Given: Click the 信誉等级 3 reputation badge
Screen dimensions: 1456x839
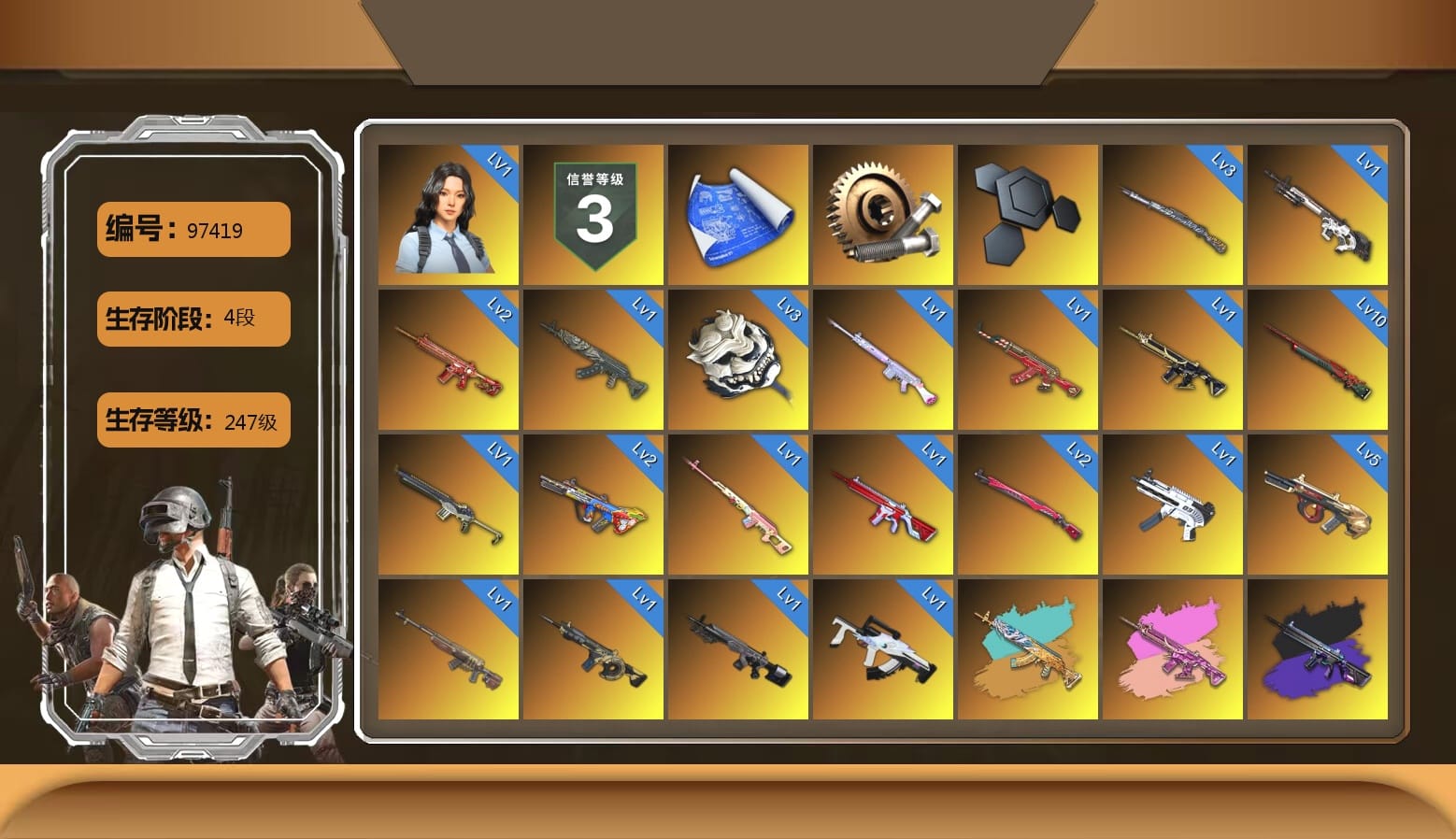Looking at the screenshot, I should point(593,213).
